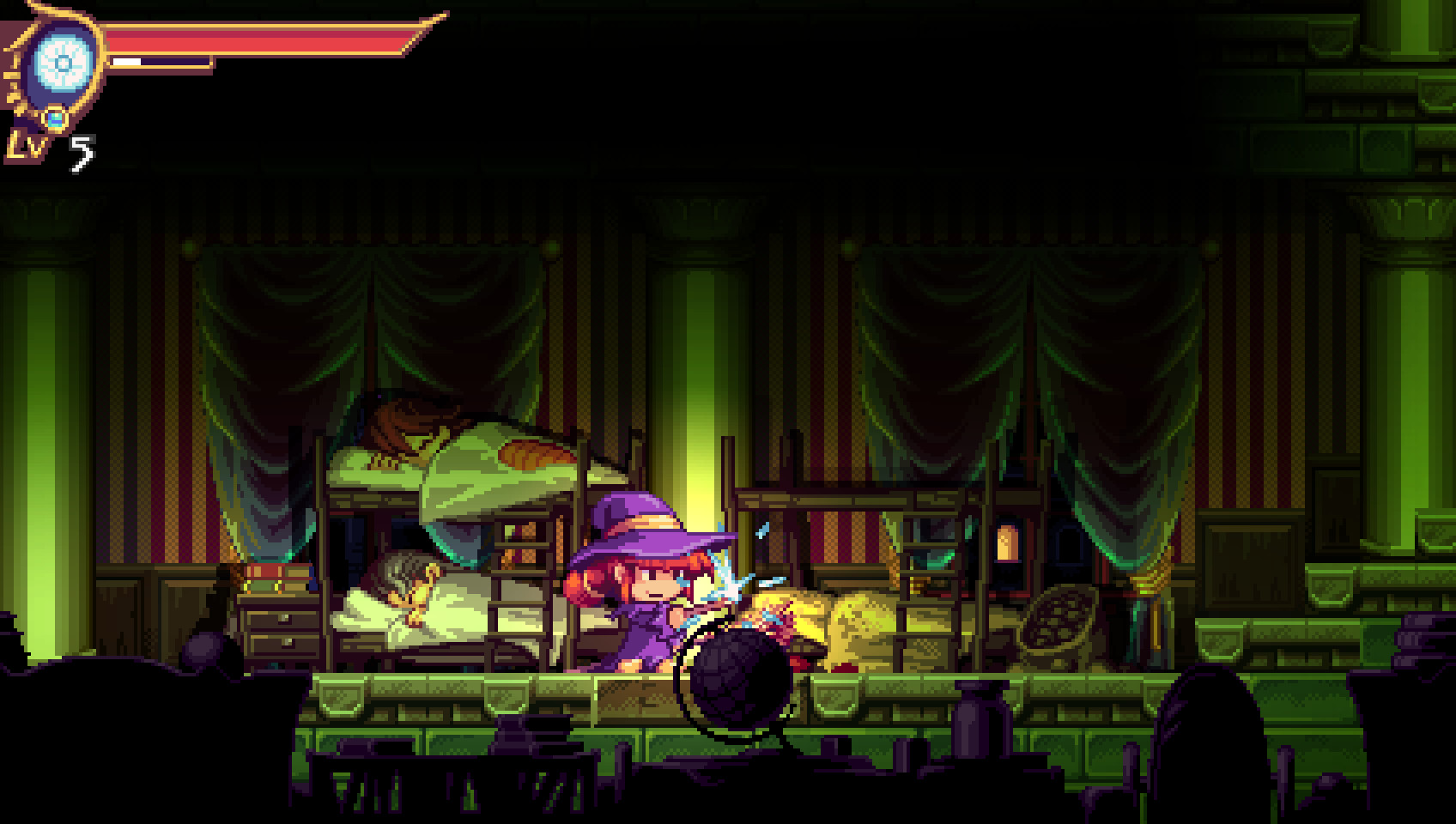The height and width of the screenshot is (824, 1456).
Task: Click the glowing blue orb emblem
Action: 63,64
